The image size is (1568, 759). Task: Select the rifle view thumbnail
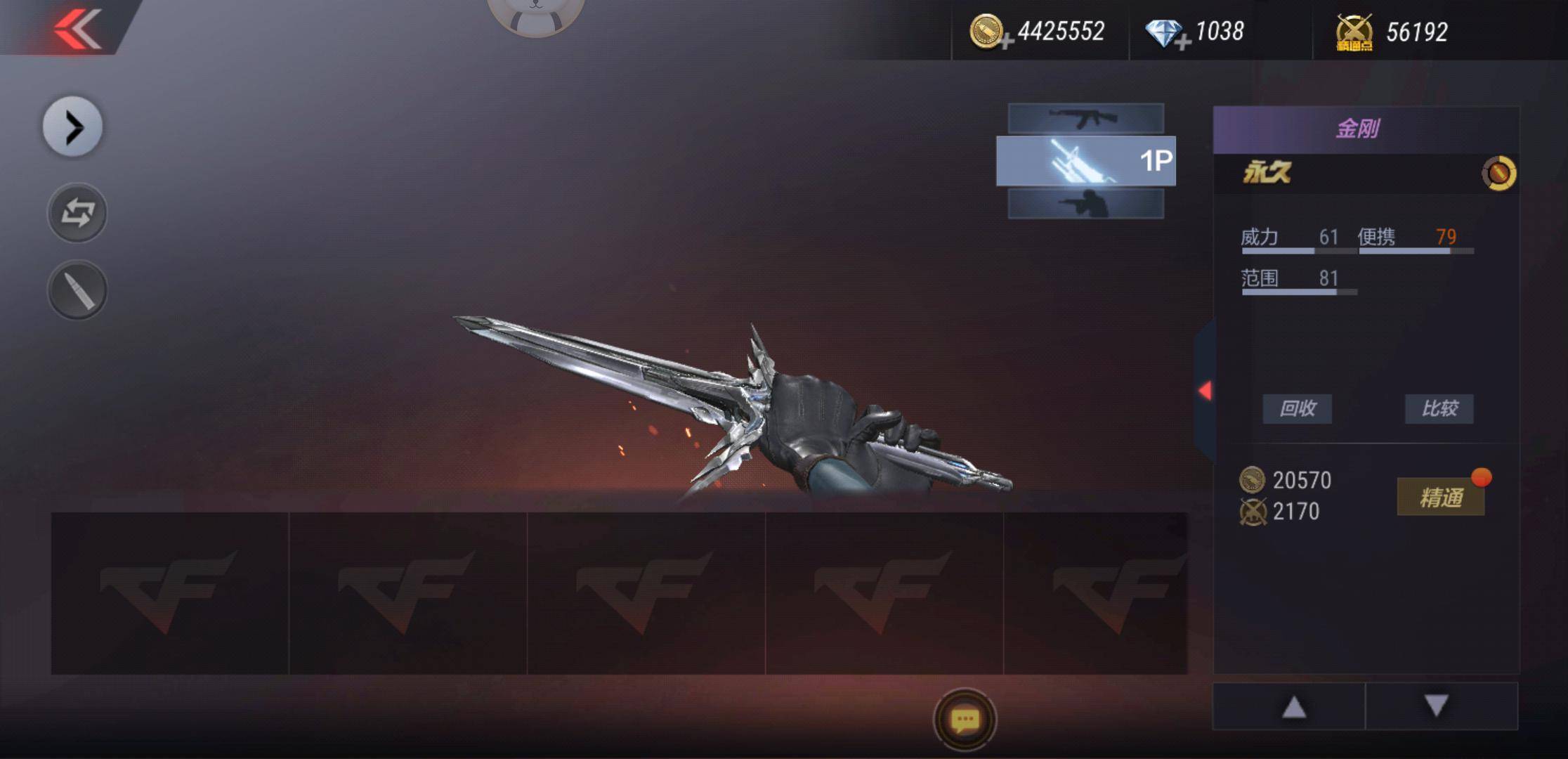click(x=1085, y=118)
